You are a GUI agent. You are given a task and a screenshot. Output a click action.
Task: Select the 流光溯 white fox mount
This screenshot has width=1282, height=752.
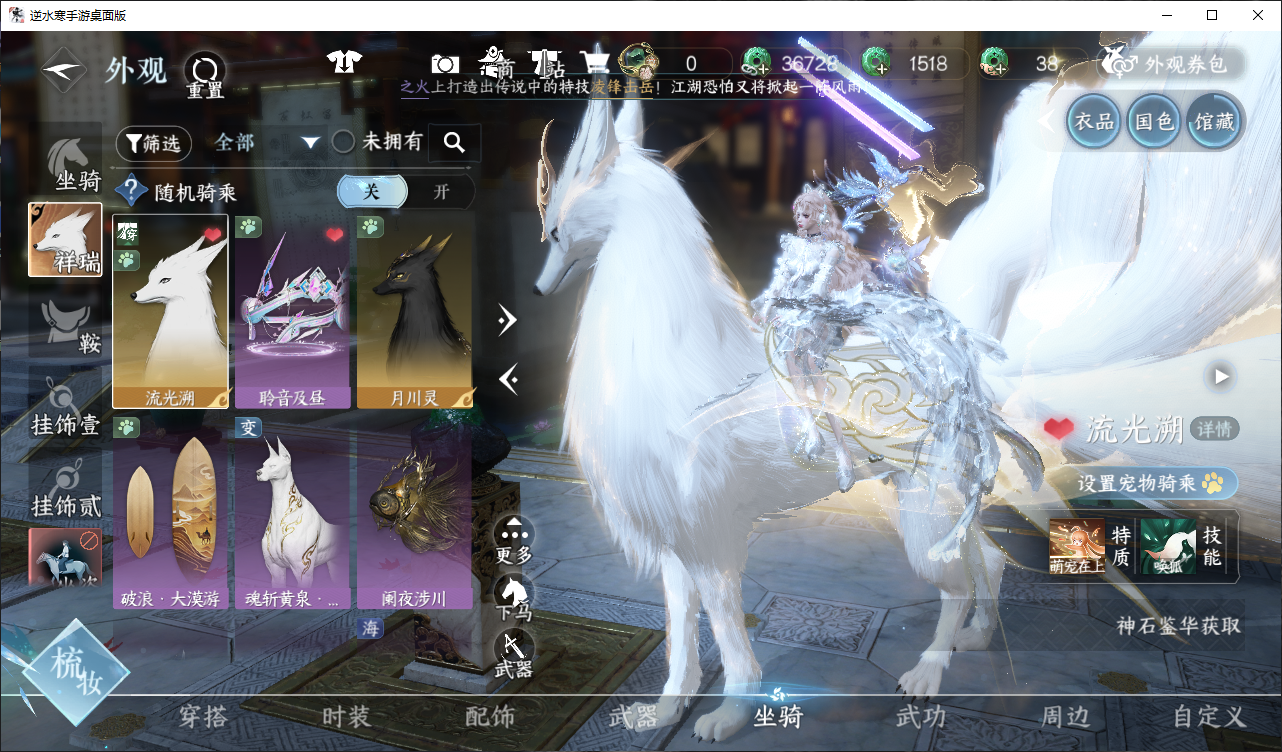click(x=170, y=311)
